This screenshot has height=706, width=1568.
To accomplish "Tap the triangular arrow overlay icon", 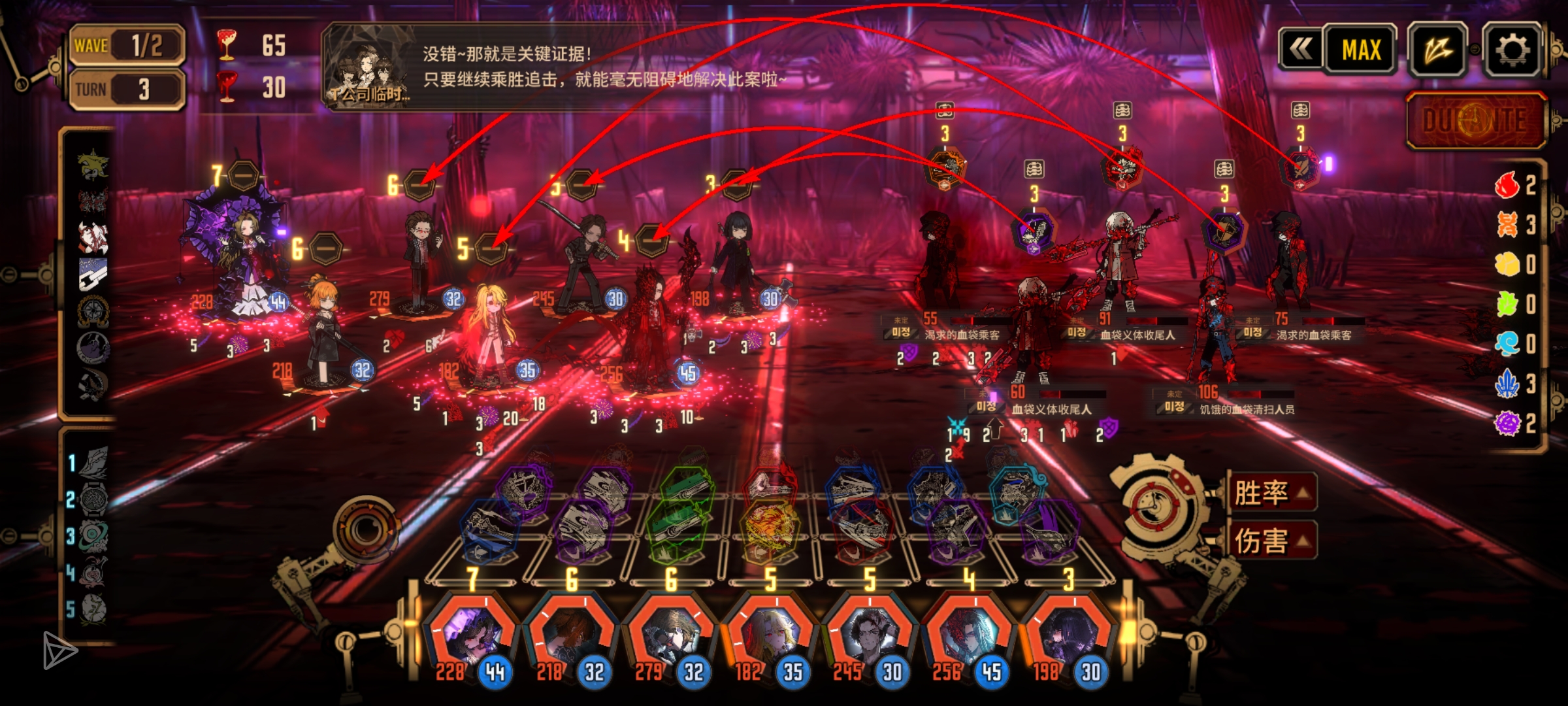I will point(59,649).
